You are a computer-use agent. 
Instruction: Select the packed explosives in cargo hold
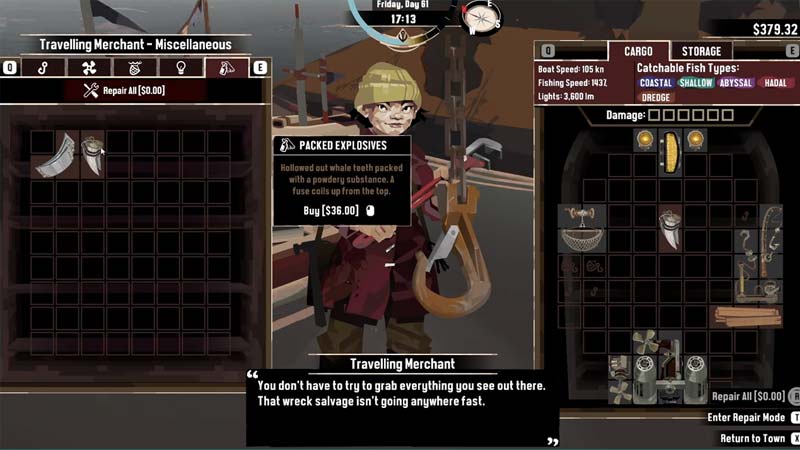(671, 228)
